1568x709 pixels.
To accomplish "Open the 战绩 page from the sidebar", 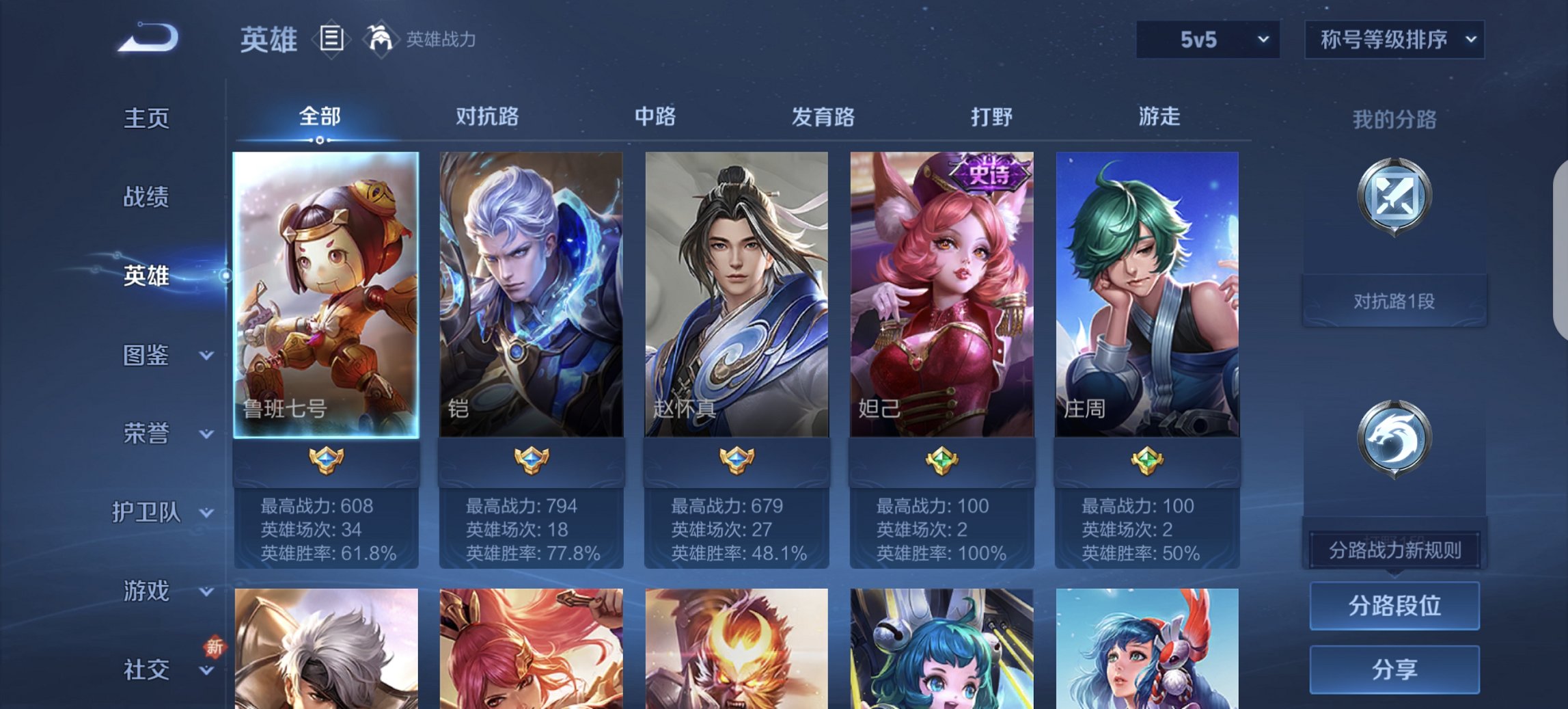I will (x=147, y=197).
